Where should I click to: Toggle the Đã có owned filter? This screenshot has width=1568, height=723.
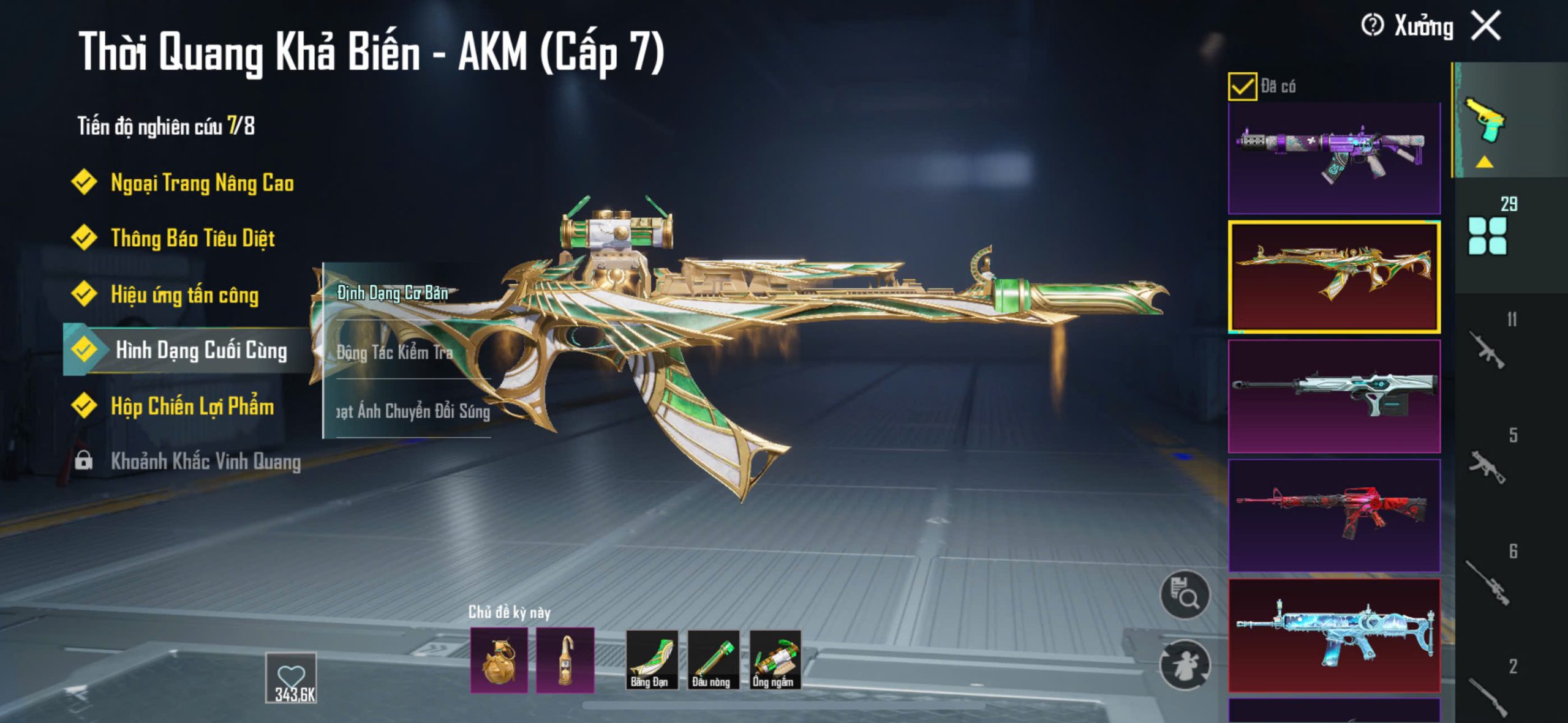coord(1242,86)
